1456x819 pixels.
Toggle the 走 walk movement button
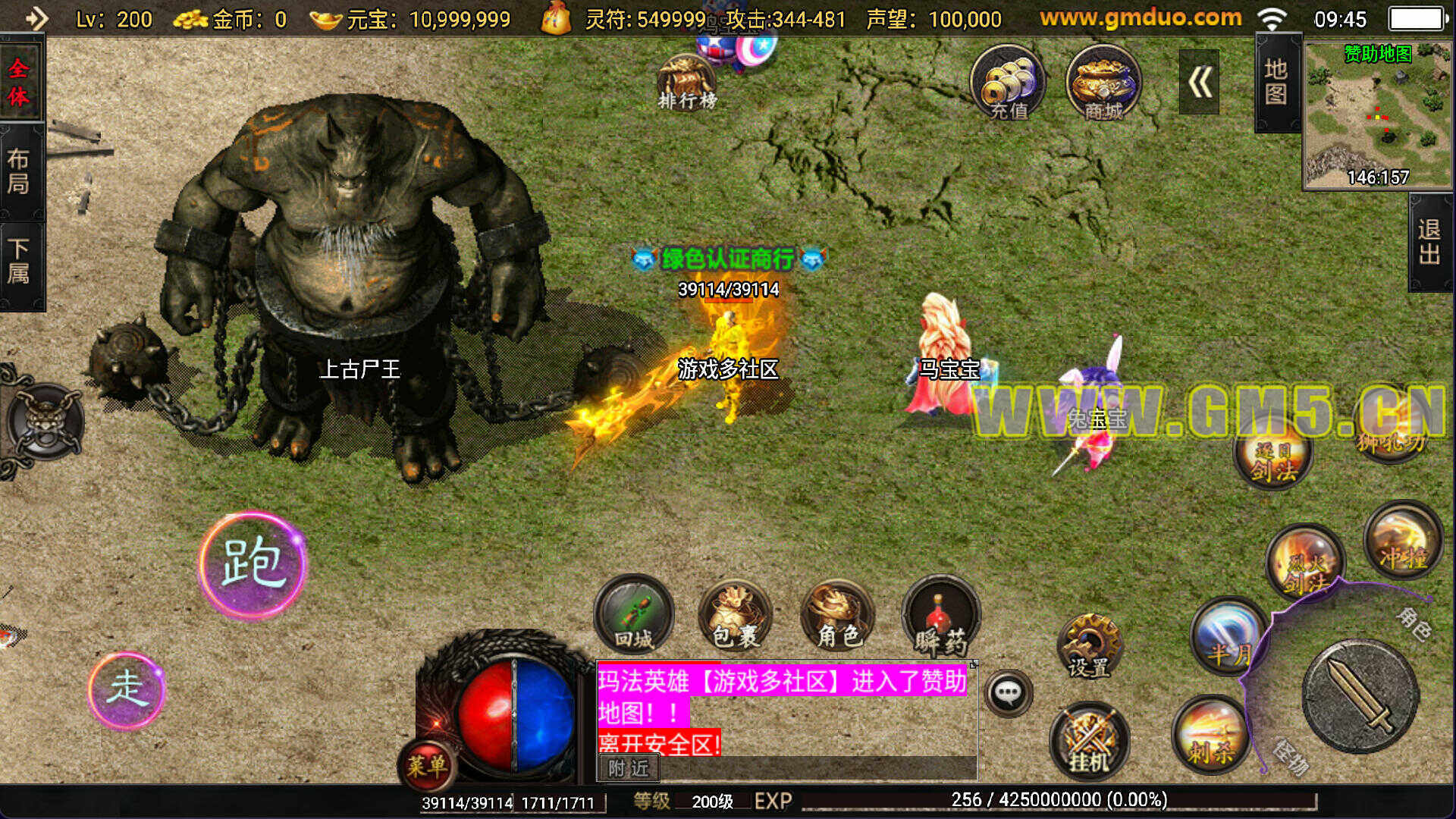pos(127,689)
